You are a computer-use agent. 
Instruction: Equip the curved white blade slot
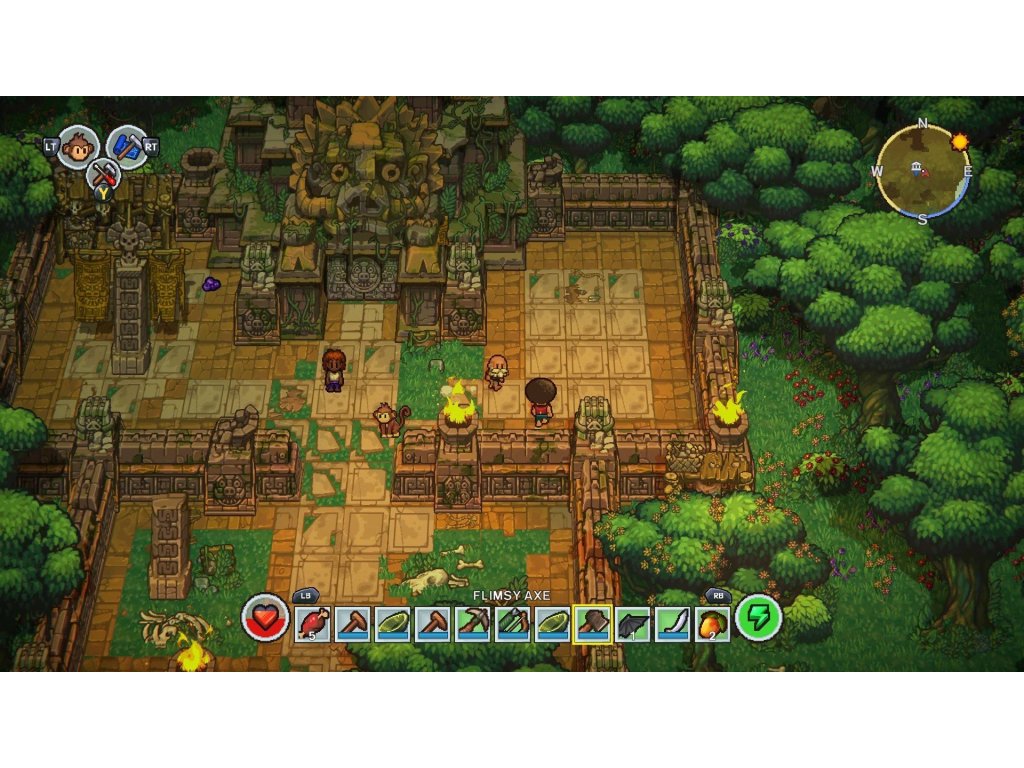(672, 624)
